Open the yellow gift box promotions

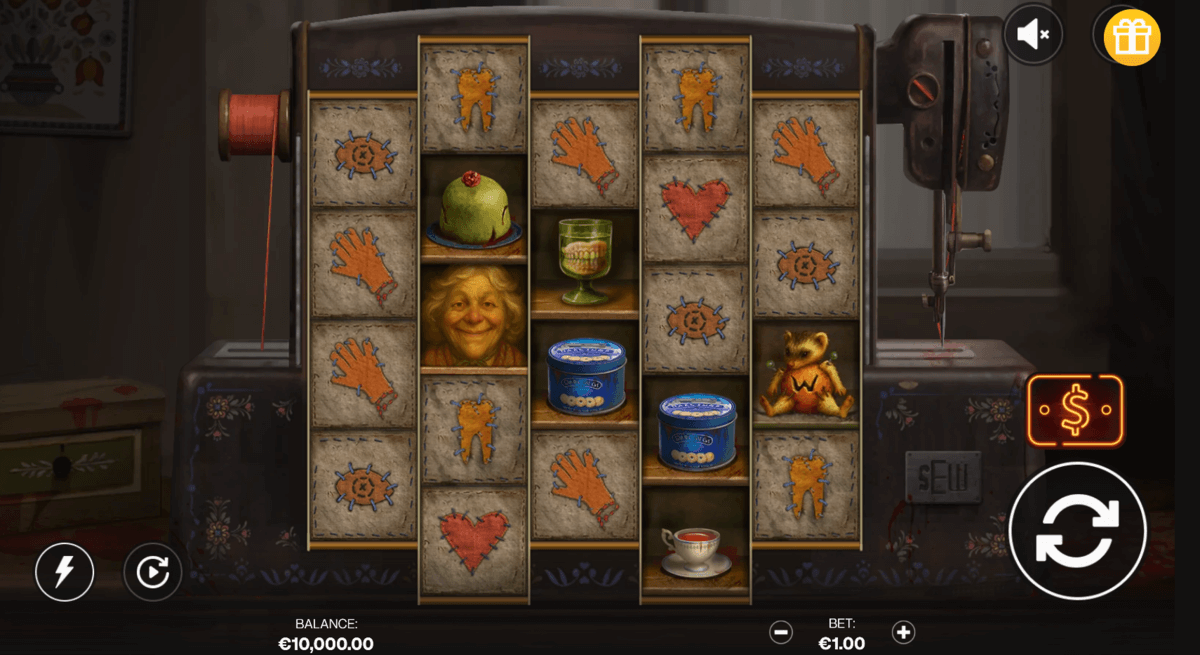(x=1132, y=37)
